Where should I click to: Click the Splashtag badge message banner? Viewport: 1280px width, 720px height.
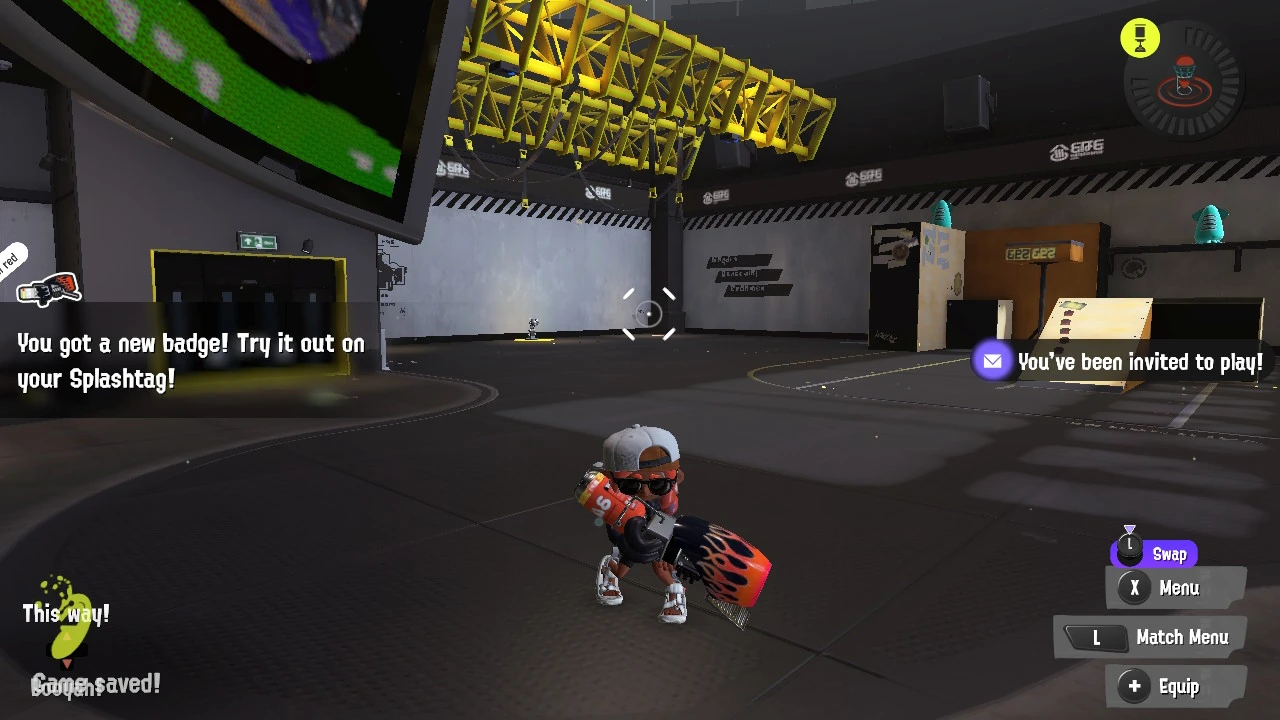pyautogui.click(x=190, y=360)
